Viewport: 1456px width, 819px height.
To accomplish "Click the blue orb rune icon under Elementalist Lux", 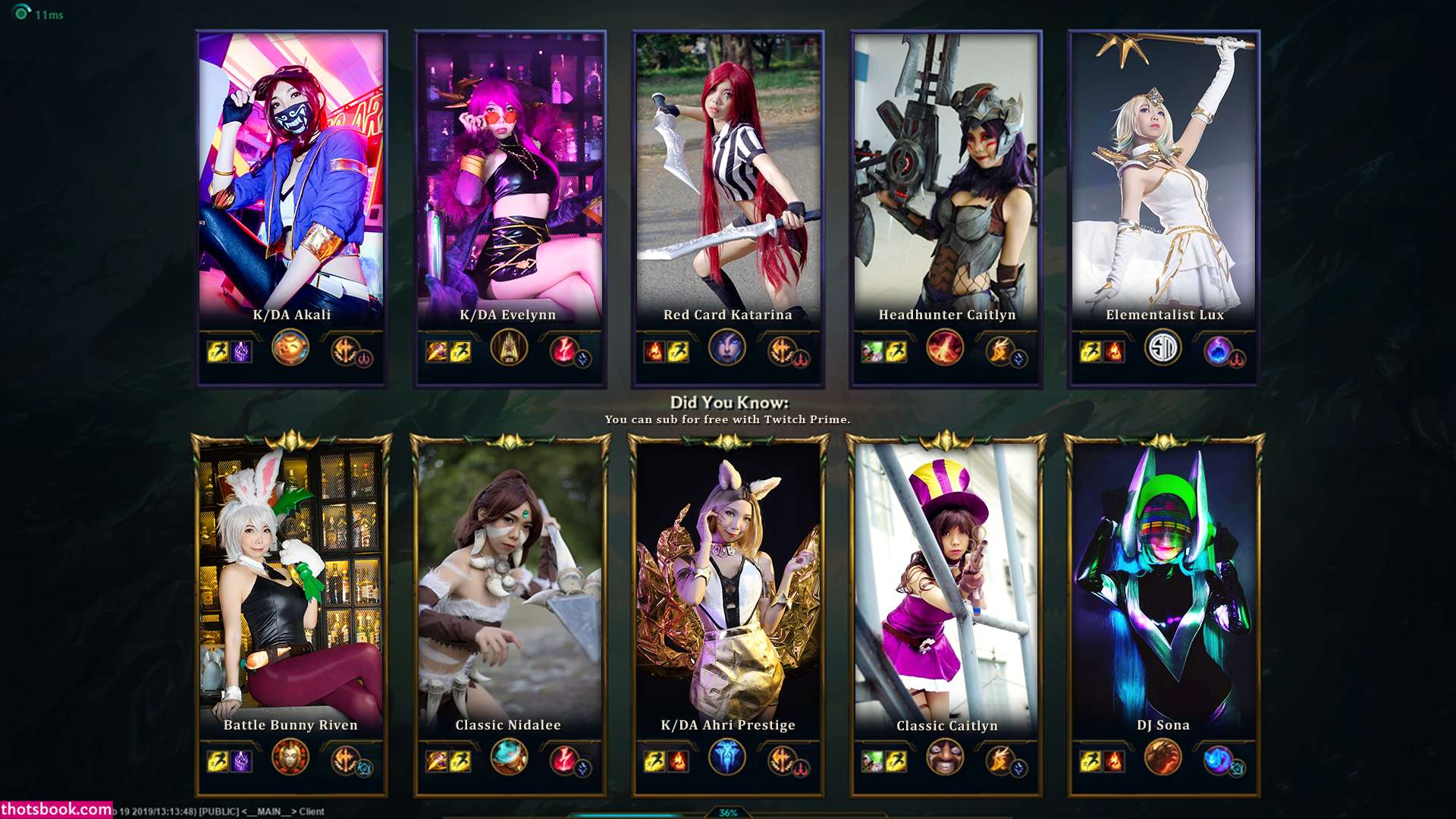I will tap(1218, 350).
